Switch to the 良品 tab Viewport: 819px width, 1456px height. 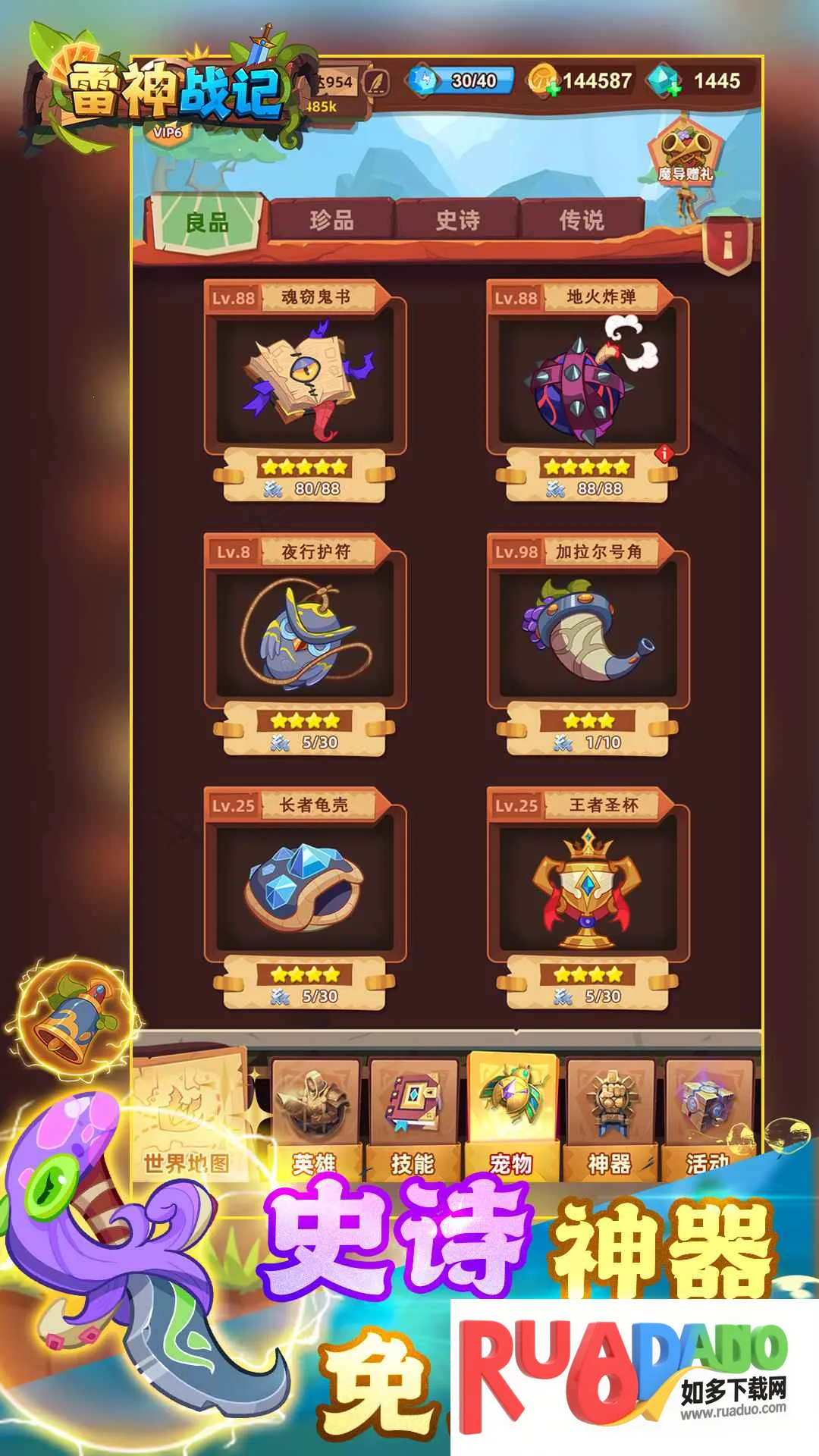tap(206, 222)
